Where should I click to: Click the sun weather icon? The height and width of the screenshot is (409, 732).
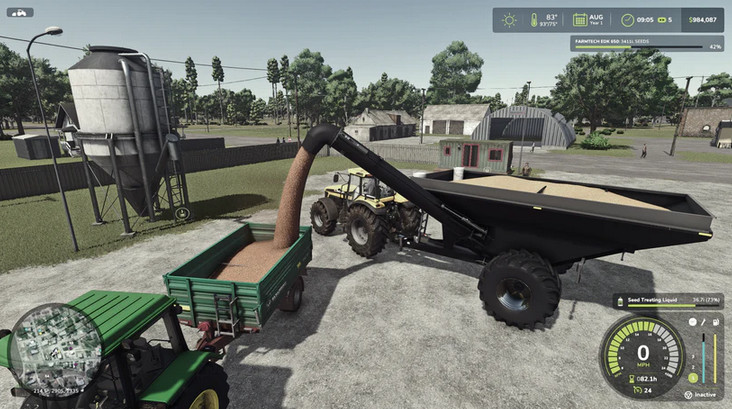coord(509,20)
